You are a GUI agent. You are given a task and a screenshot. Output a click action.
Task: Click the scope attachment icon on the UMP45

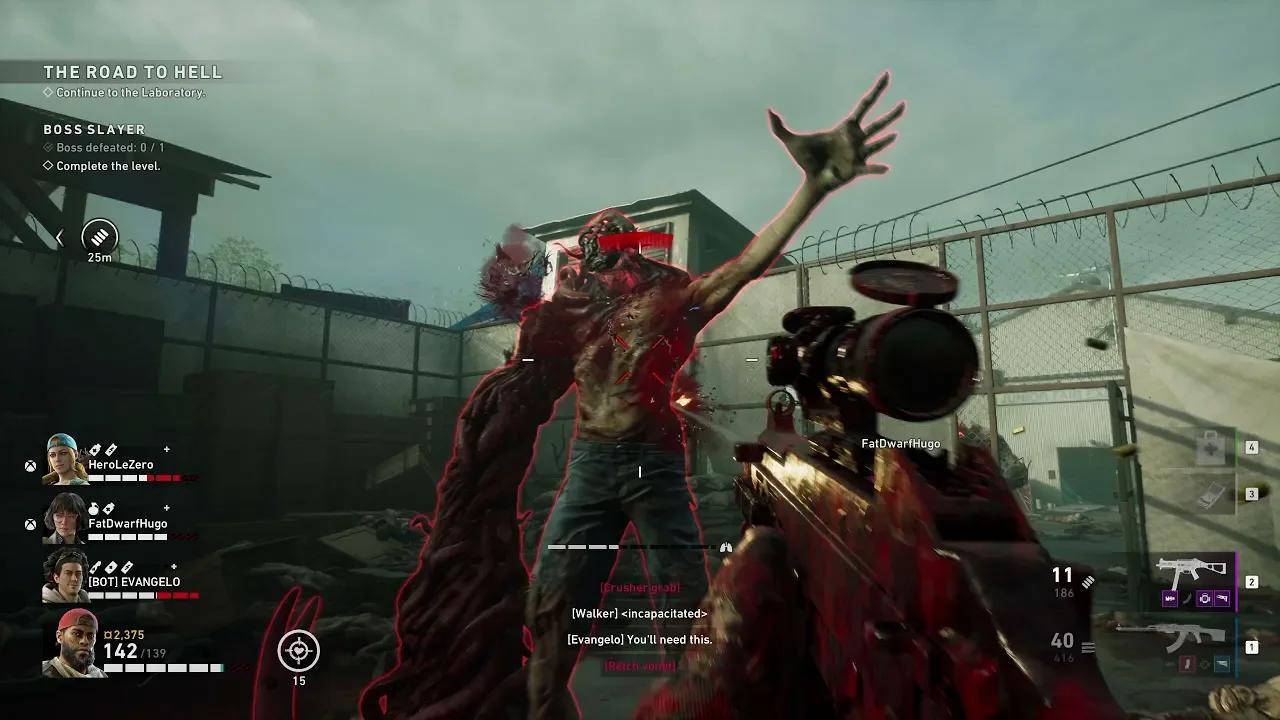tap(1205, 598)
